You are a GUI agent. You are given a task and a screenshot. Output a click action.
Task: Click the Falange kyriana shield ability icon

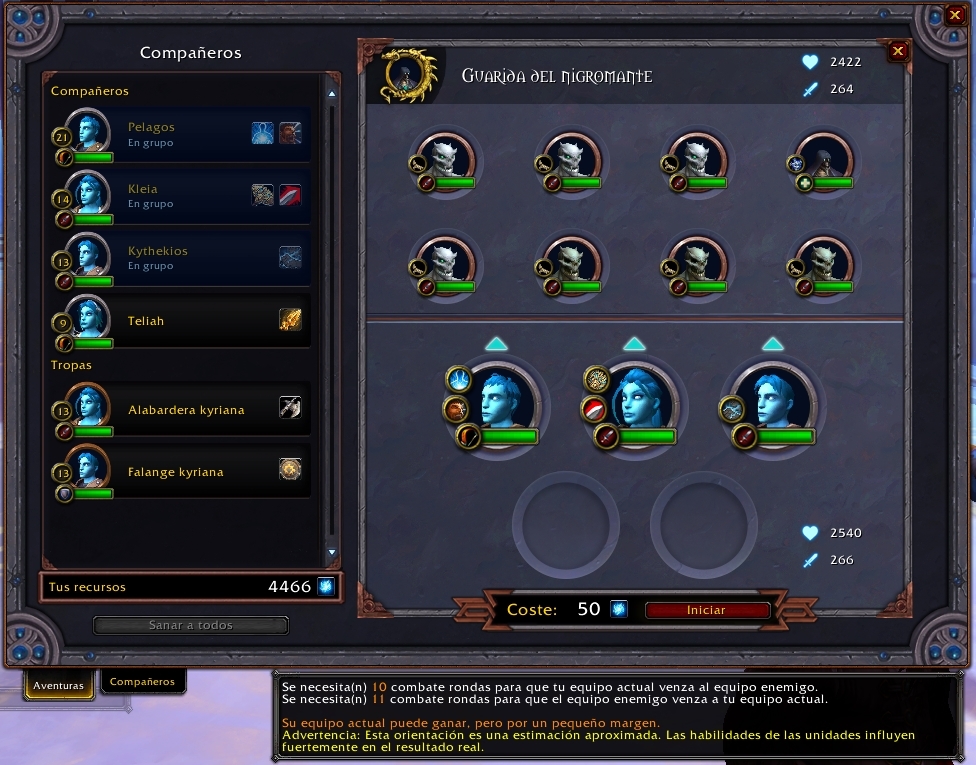290,469
